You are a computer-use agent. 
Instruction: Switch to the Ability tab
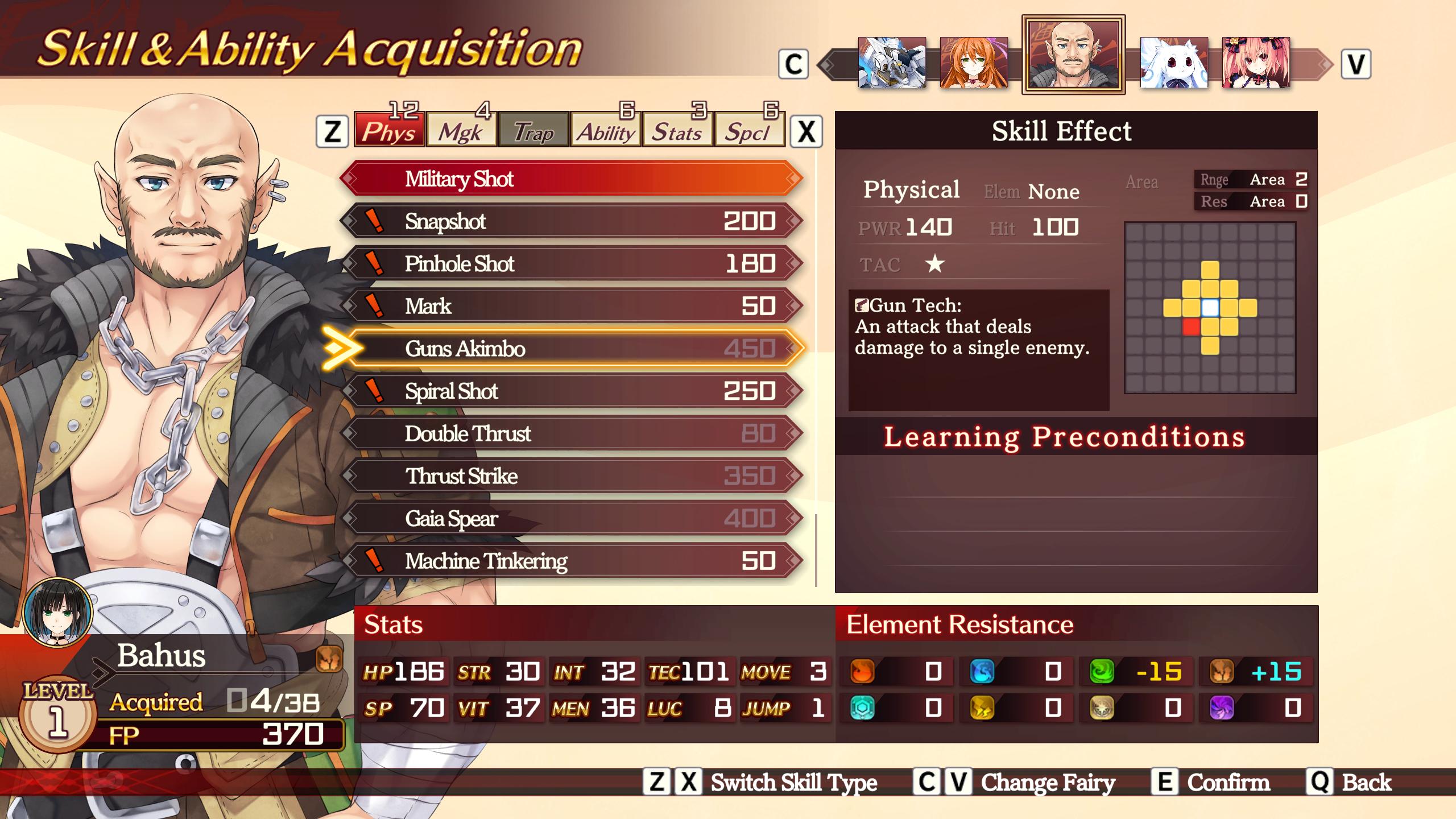tap(605, 131)
